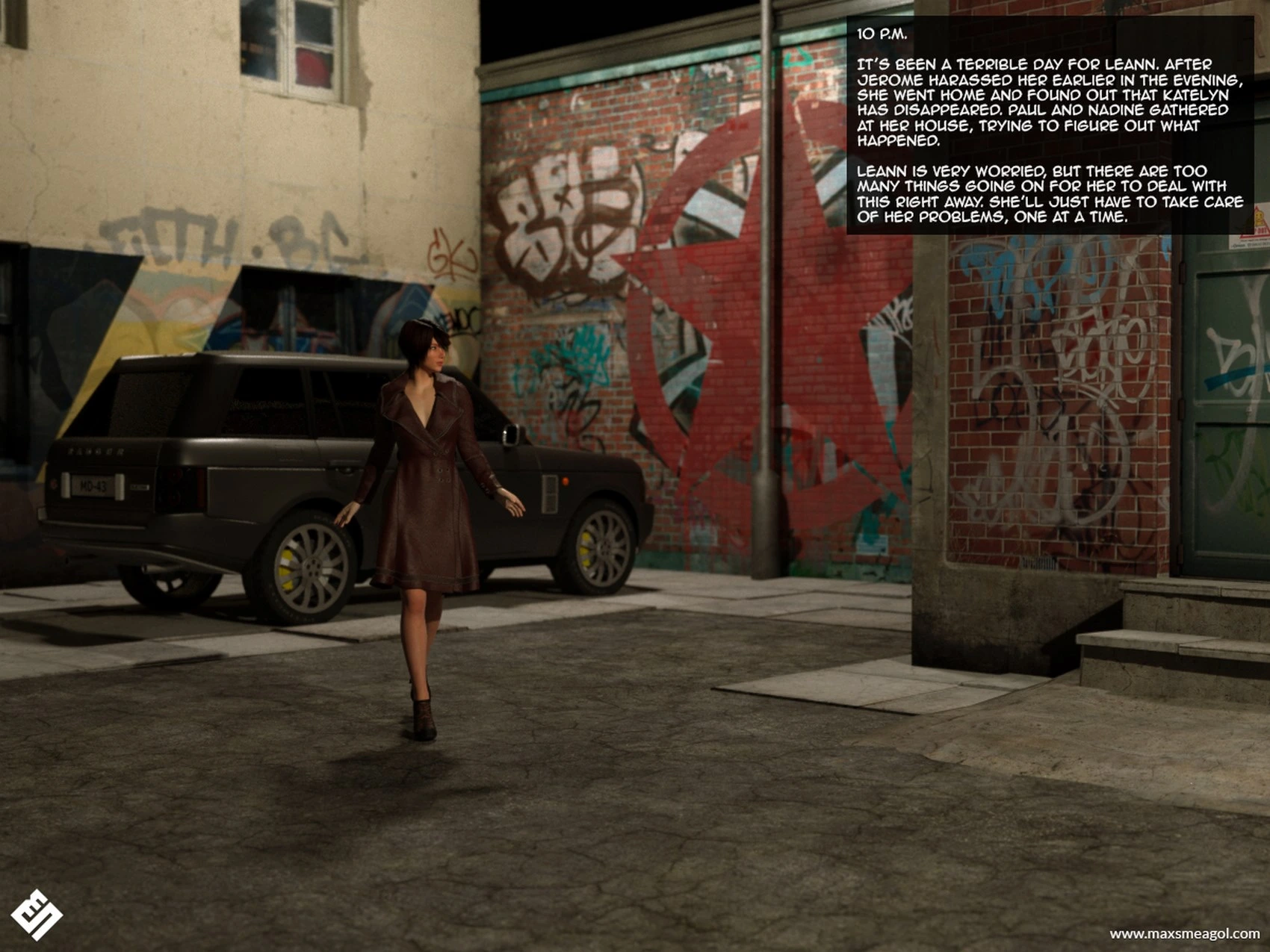Click the www.maxsmeagol.com website link

click(1184, 933)
